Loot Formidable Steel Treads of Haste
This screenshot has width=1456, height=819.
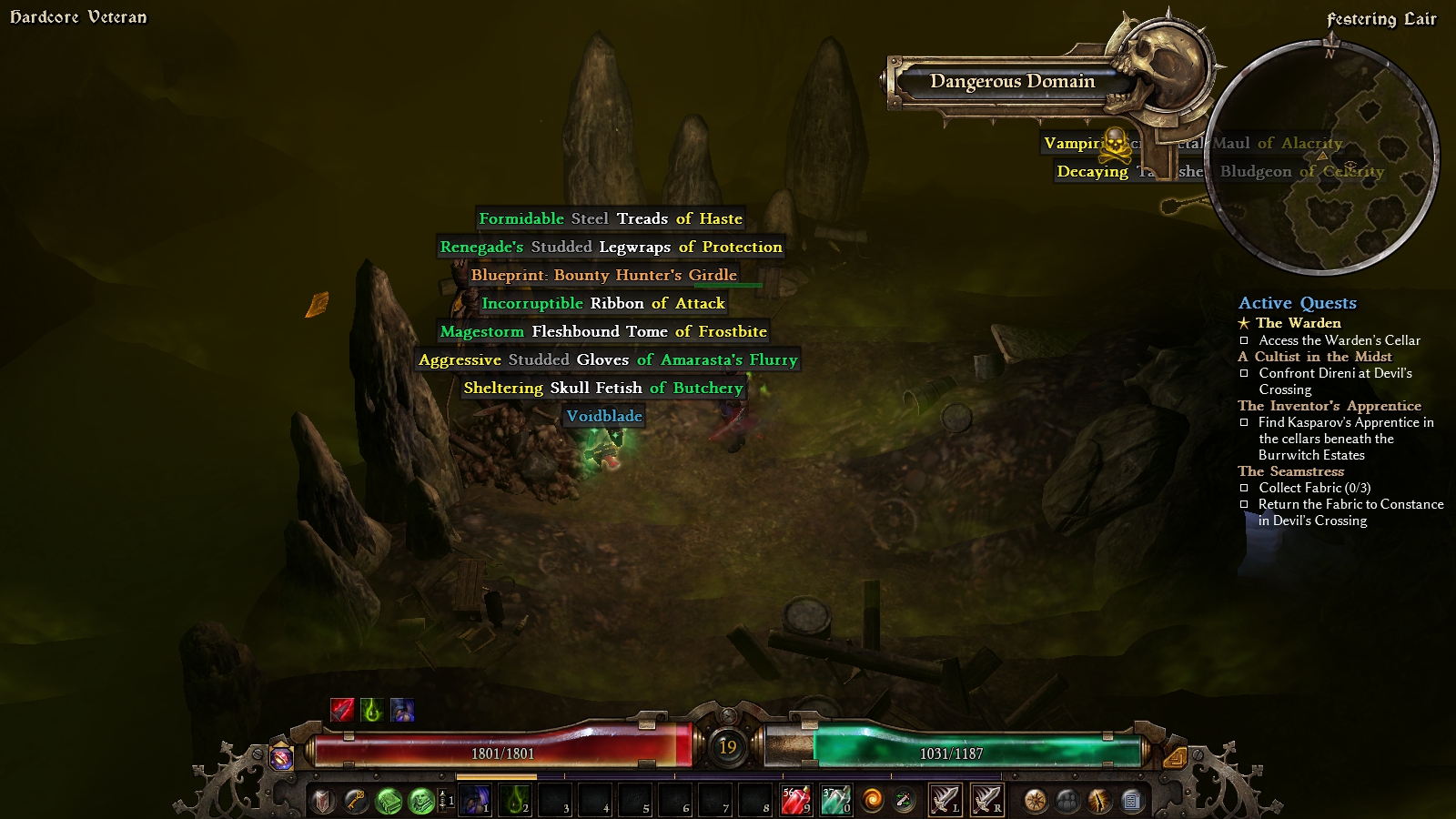(x=611, y=218)
